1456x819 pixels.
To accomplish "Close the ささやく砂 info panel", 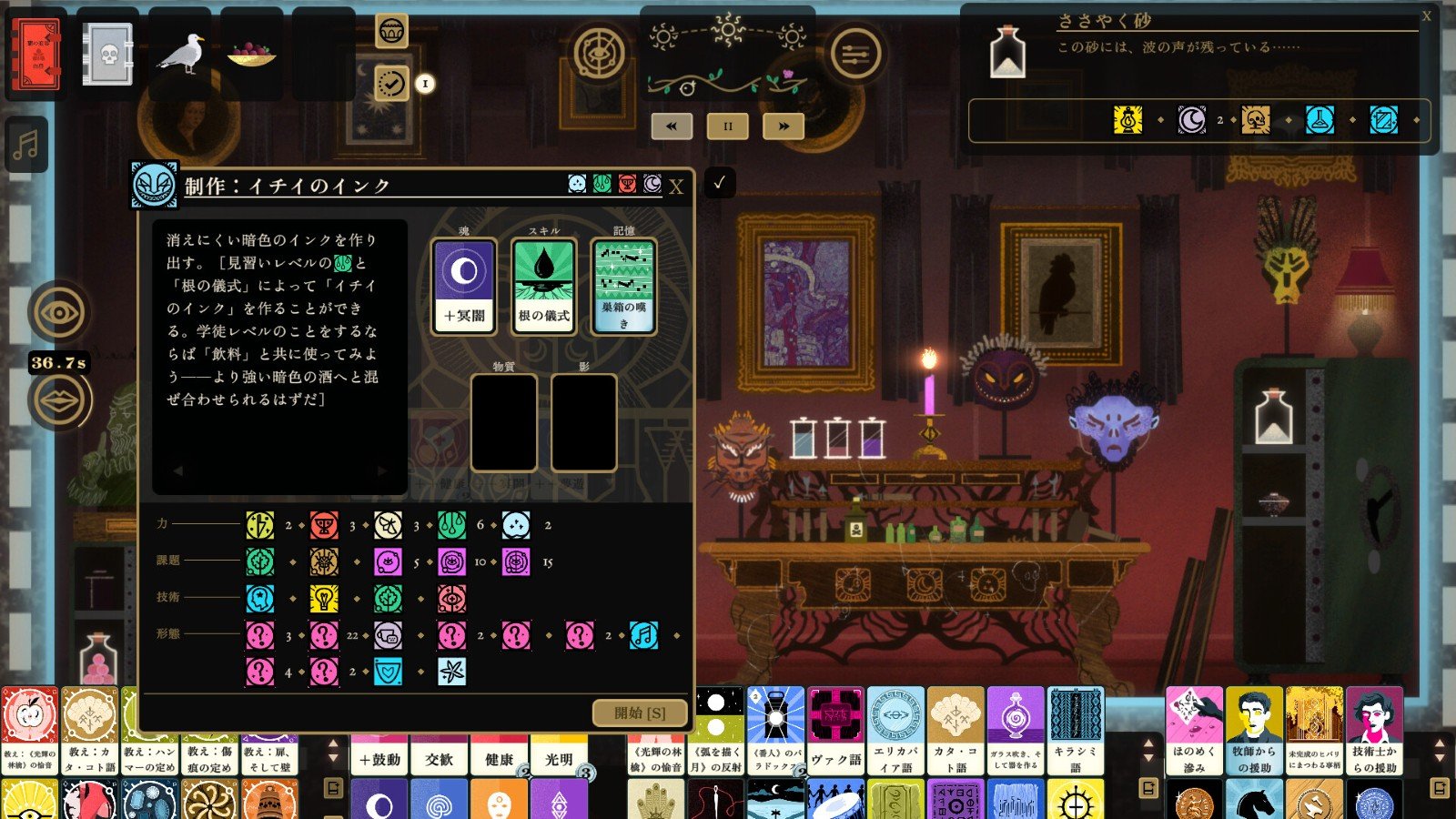I will click(x=1426, y=16).
